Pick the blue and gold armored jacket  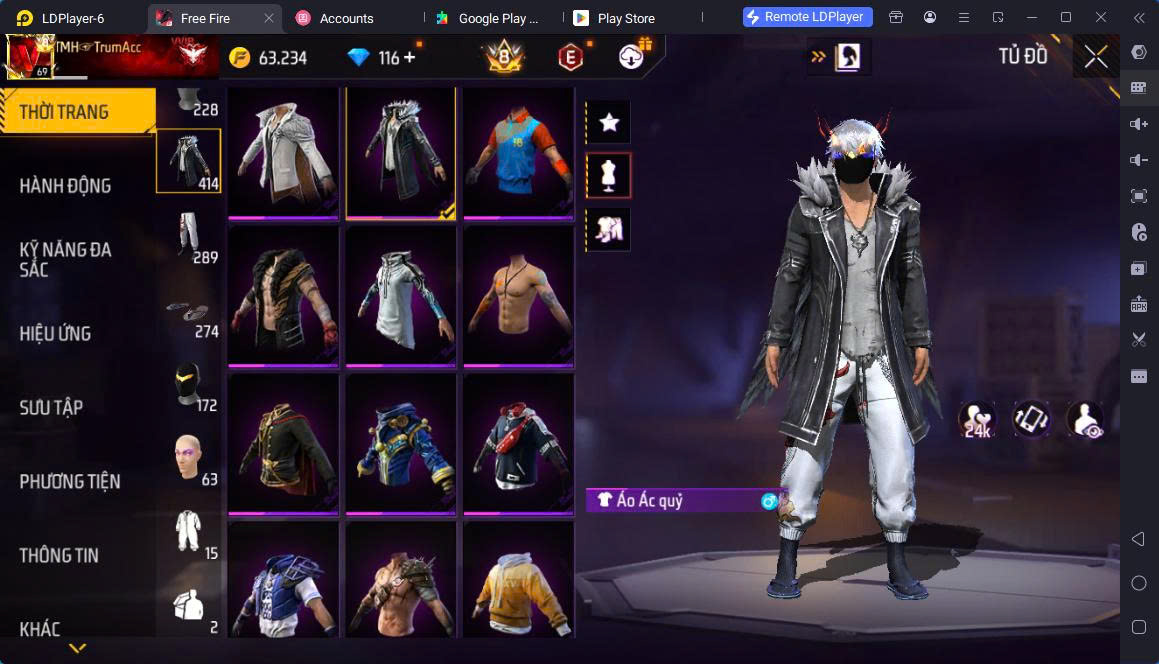click(x=400, y=445)
